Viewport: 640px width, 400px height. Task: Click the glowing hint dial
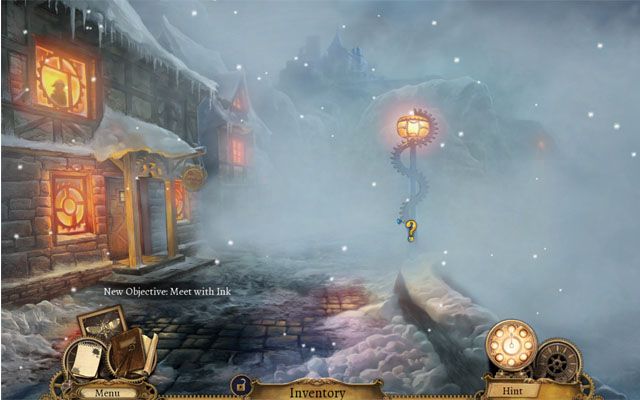(x=510, y=345)
